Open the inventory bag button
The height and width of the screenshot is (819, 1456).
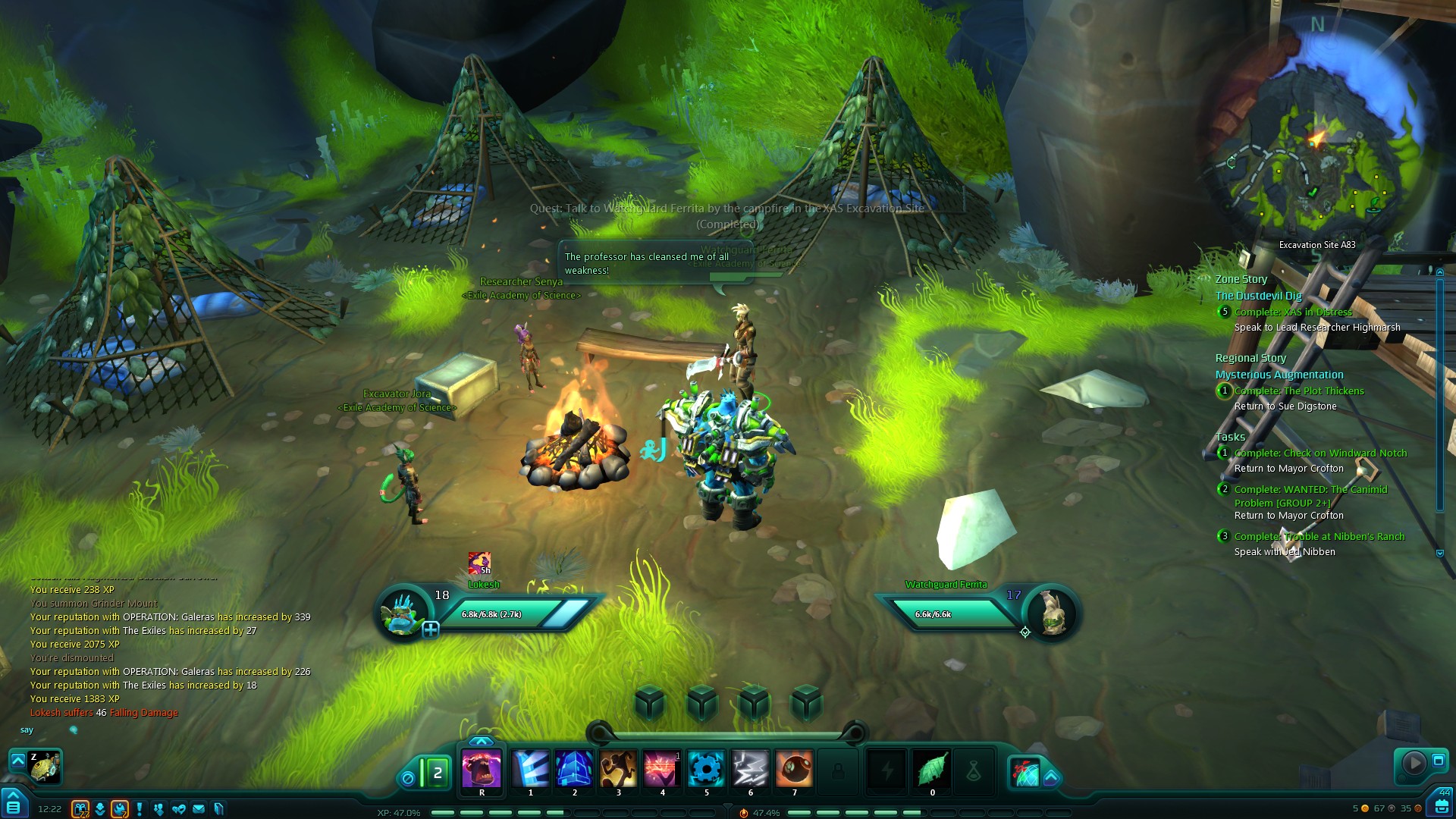1439,805
